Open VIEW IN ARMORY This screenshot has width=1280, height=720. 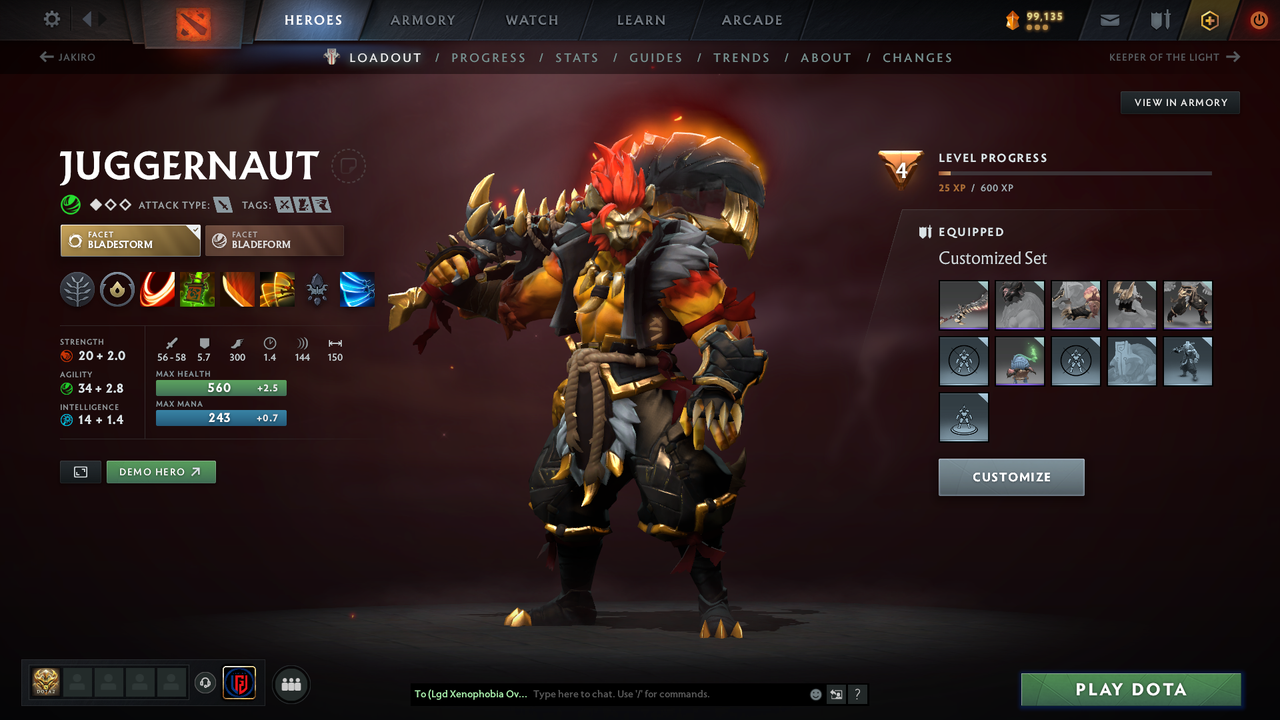pos(1179,102)
